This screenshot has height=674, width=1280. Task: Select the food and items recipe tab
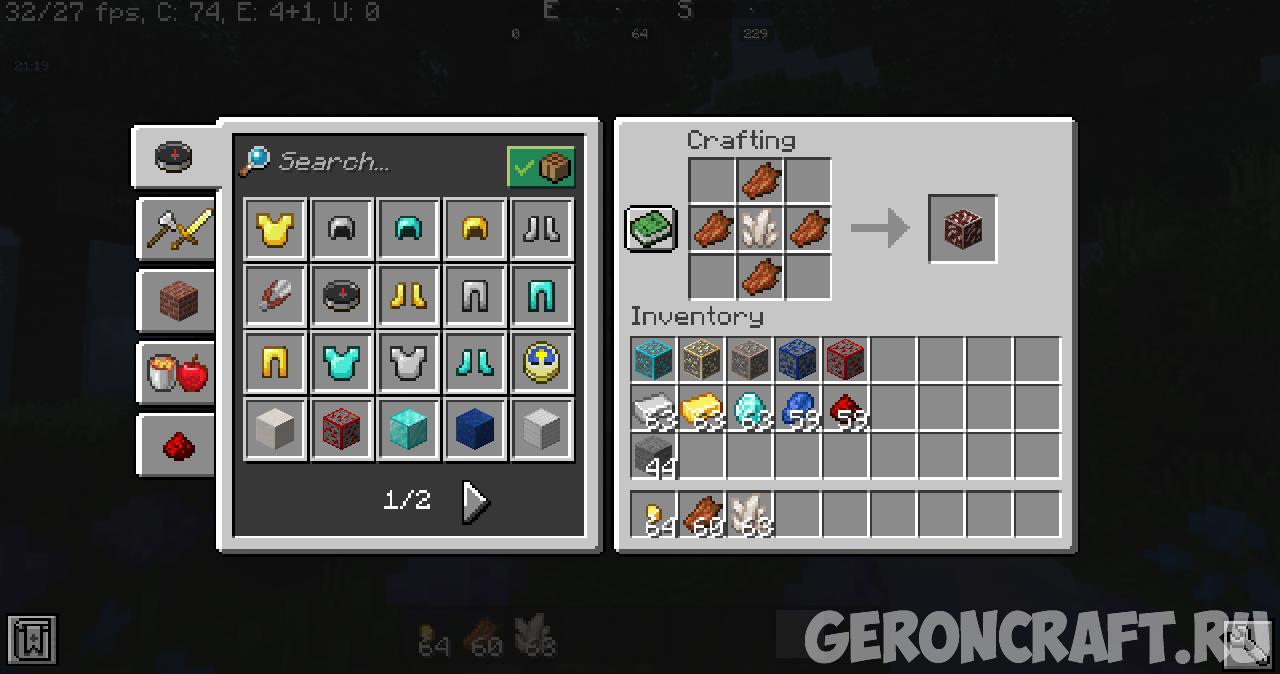(178, 373)
